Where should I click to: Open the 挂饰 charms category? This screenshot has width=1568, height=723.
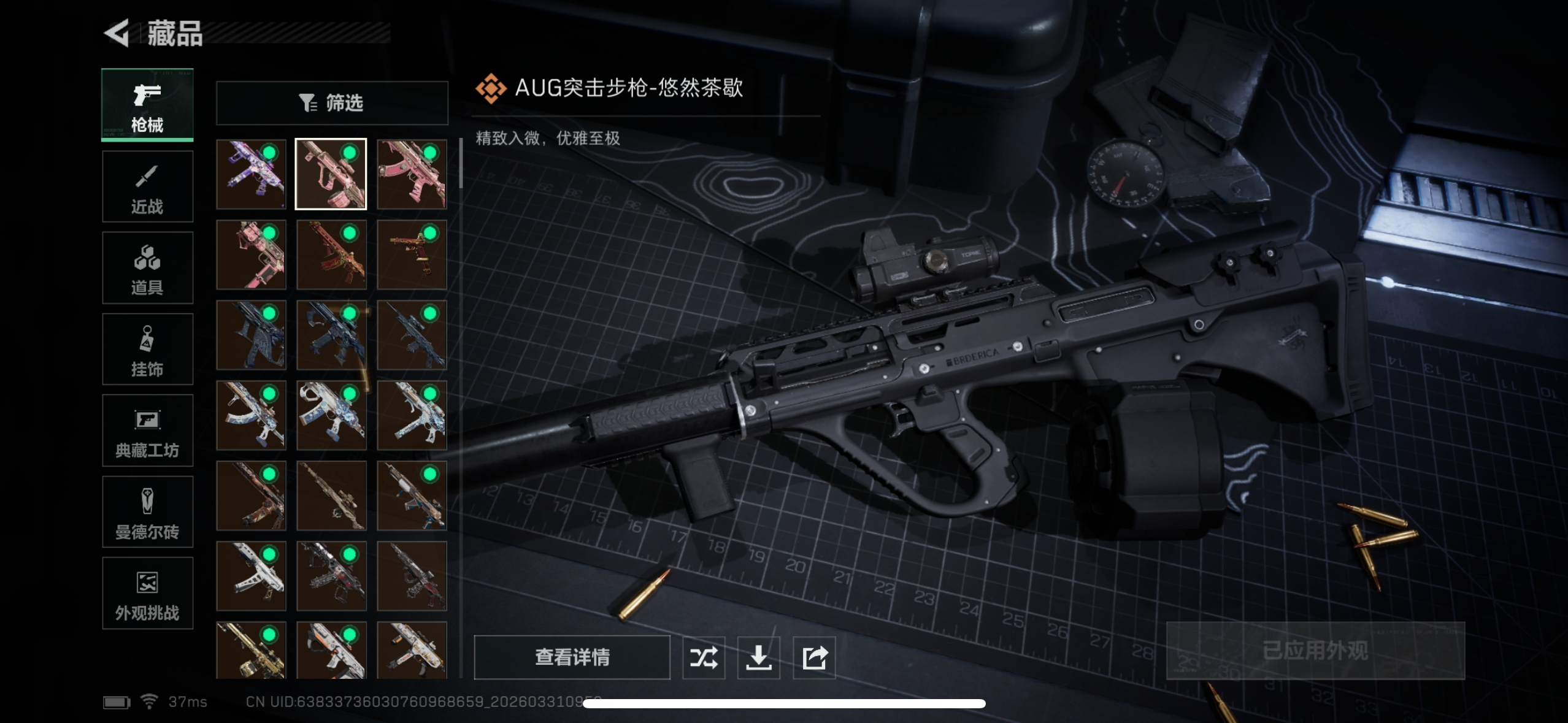tap(147, 349)
